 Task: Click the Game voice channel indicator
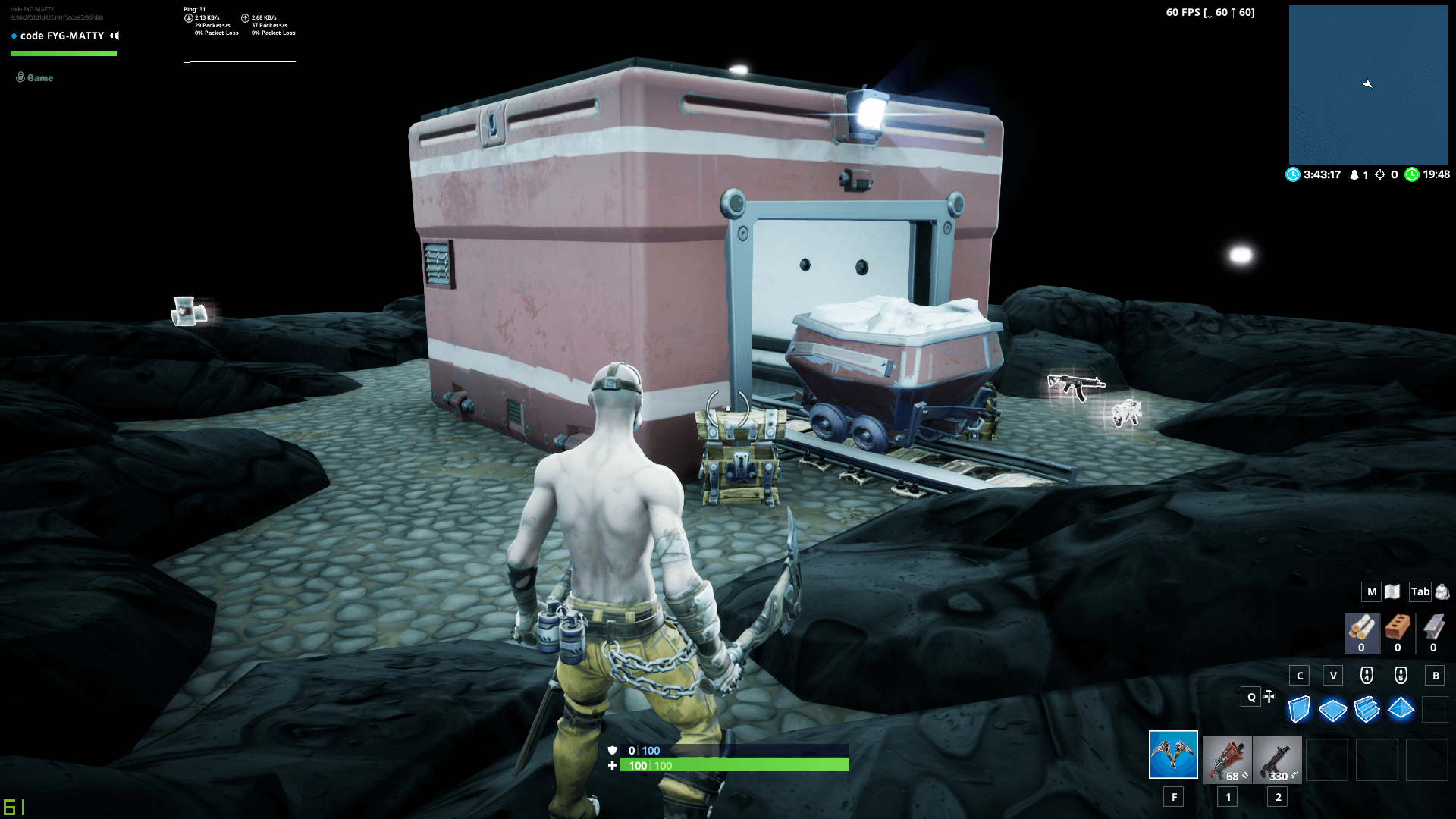coord(35,77)
